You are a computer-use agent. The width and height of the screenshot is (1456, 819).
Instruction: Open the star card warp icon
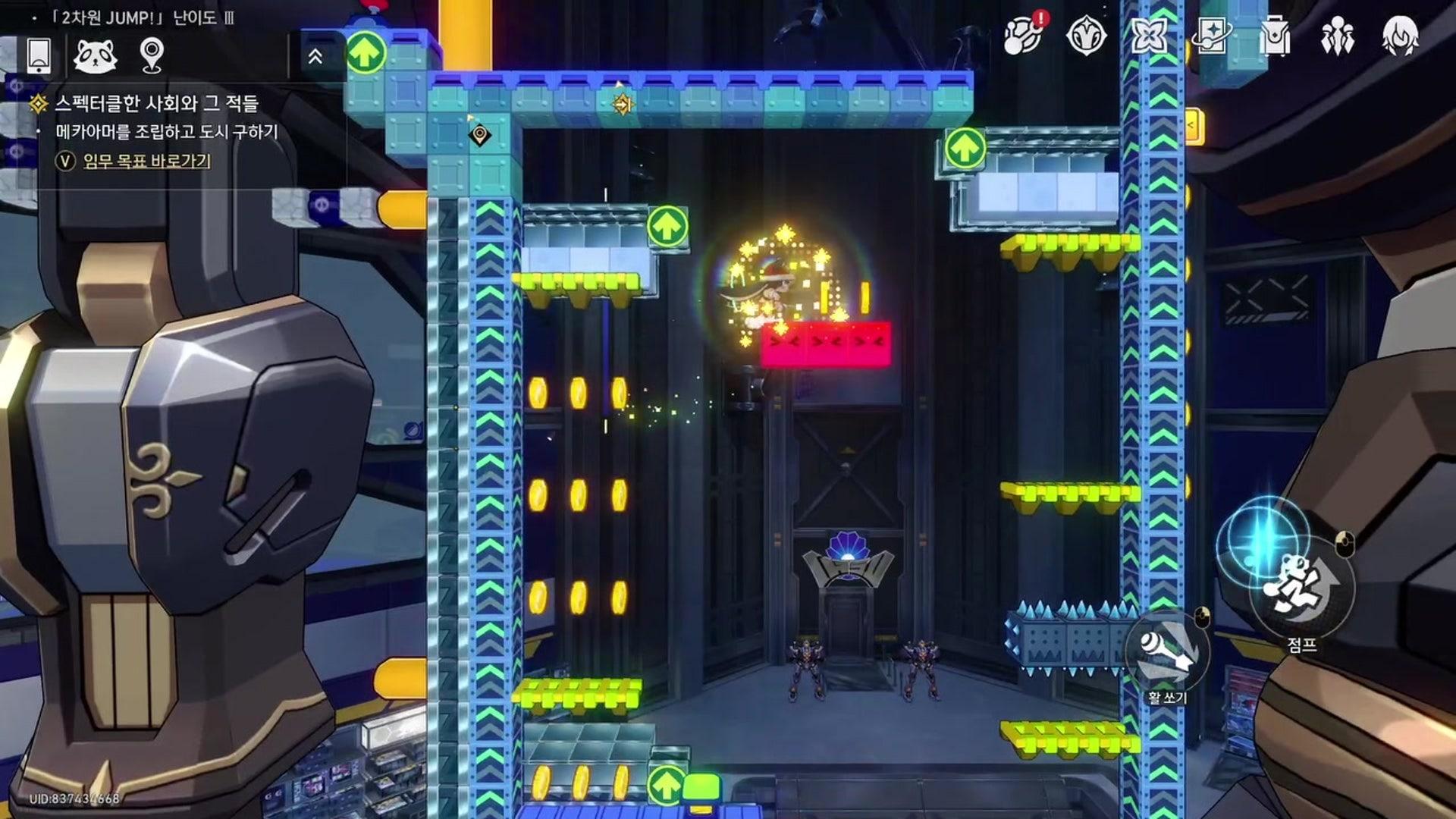[1211, 35]
